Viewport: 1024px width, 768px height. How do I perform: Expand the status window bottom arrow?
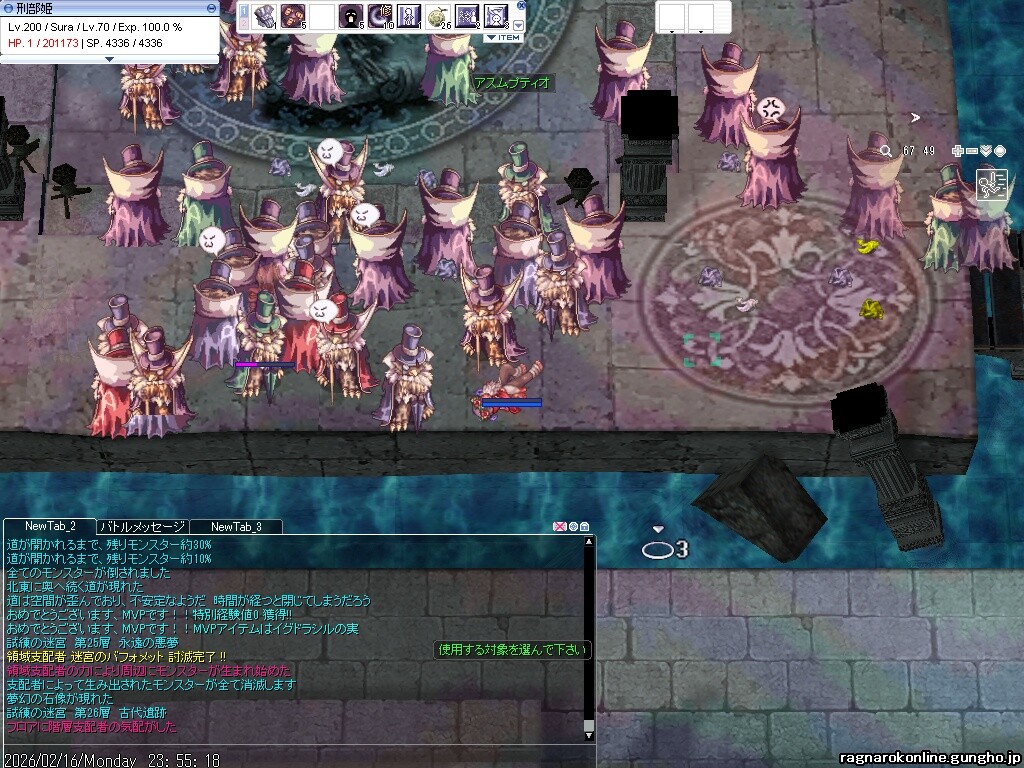[110, 58]
